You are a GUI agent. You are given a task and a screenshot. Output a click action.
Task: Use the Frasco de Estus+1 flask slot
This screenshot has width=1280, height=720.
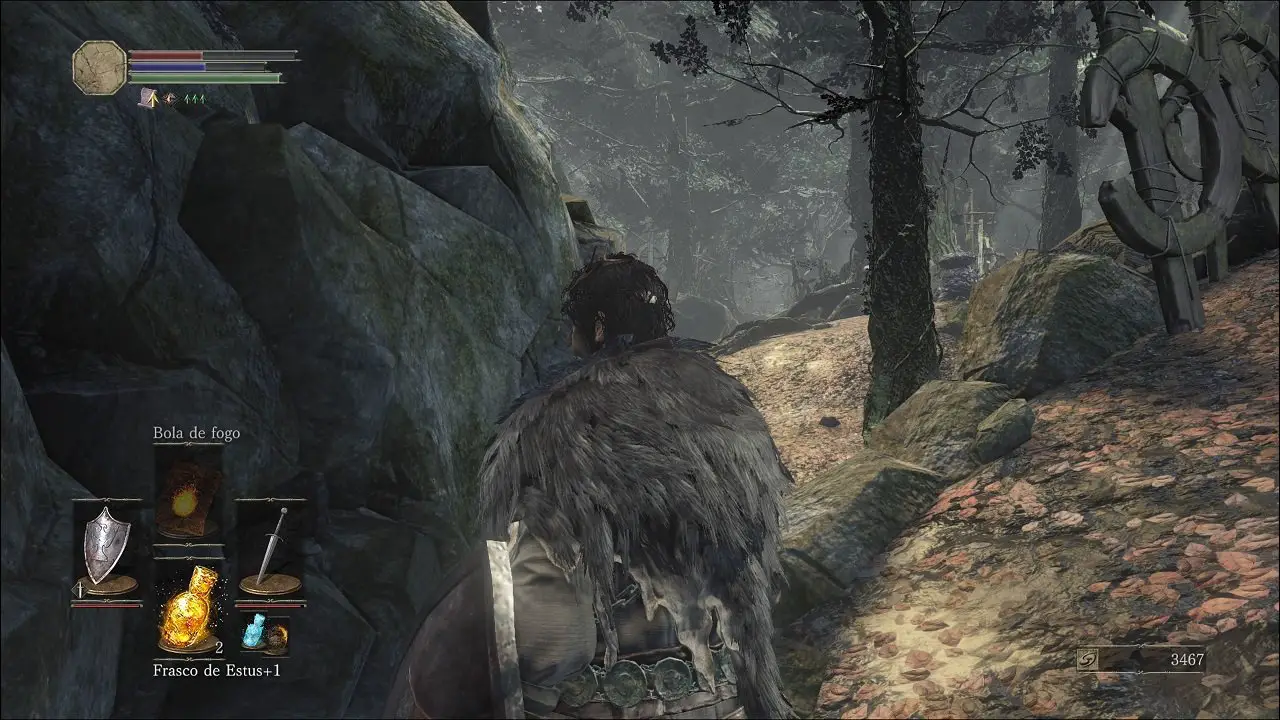point(188,609)
